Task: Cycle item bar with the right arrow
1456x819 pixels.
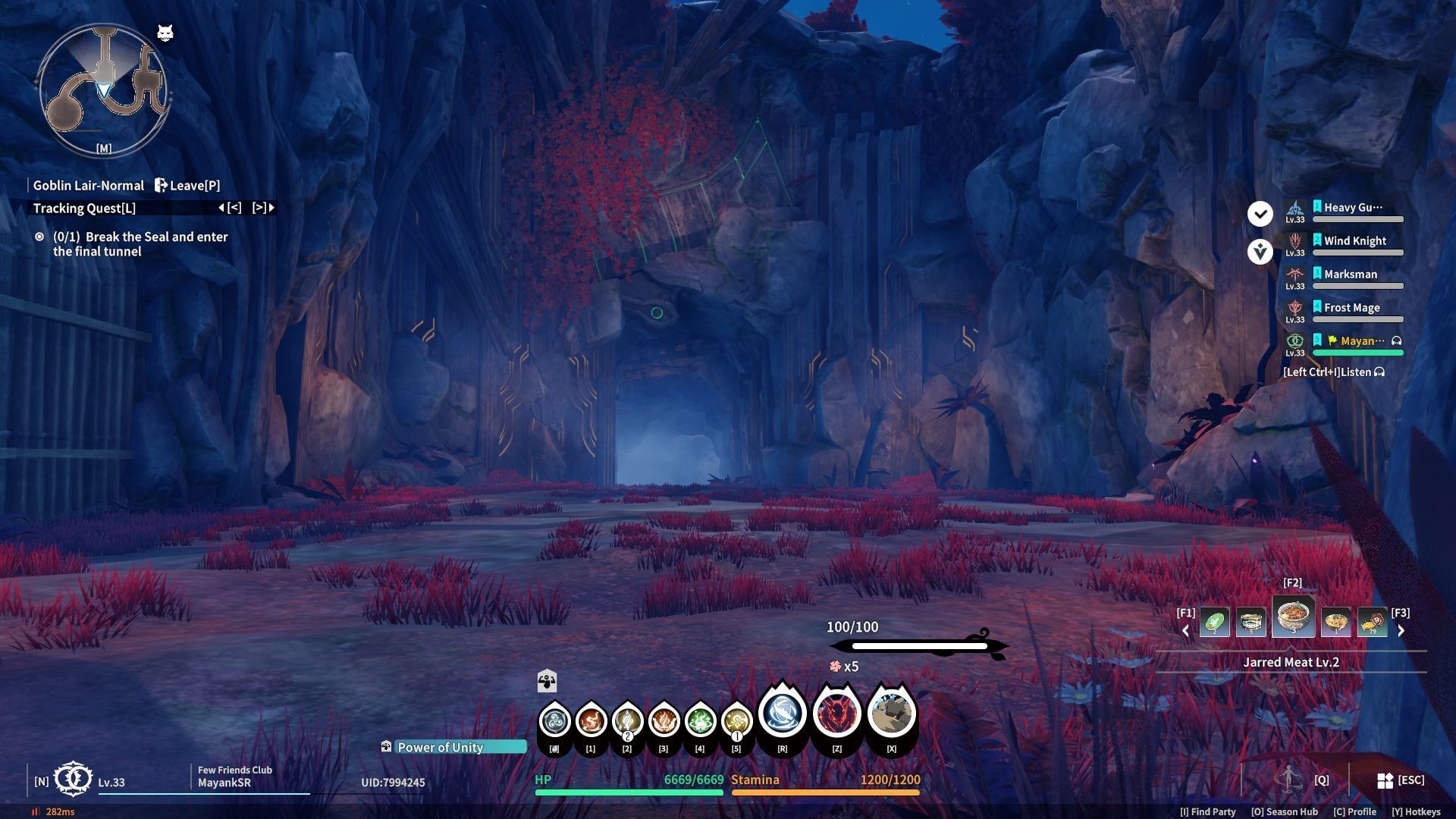Action: 1401,630
